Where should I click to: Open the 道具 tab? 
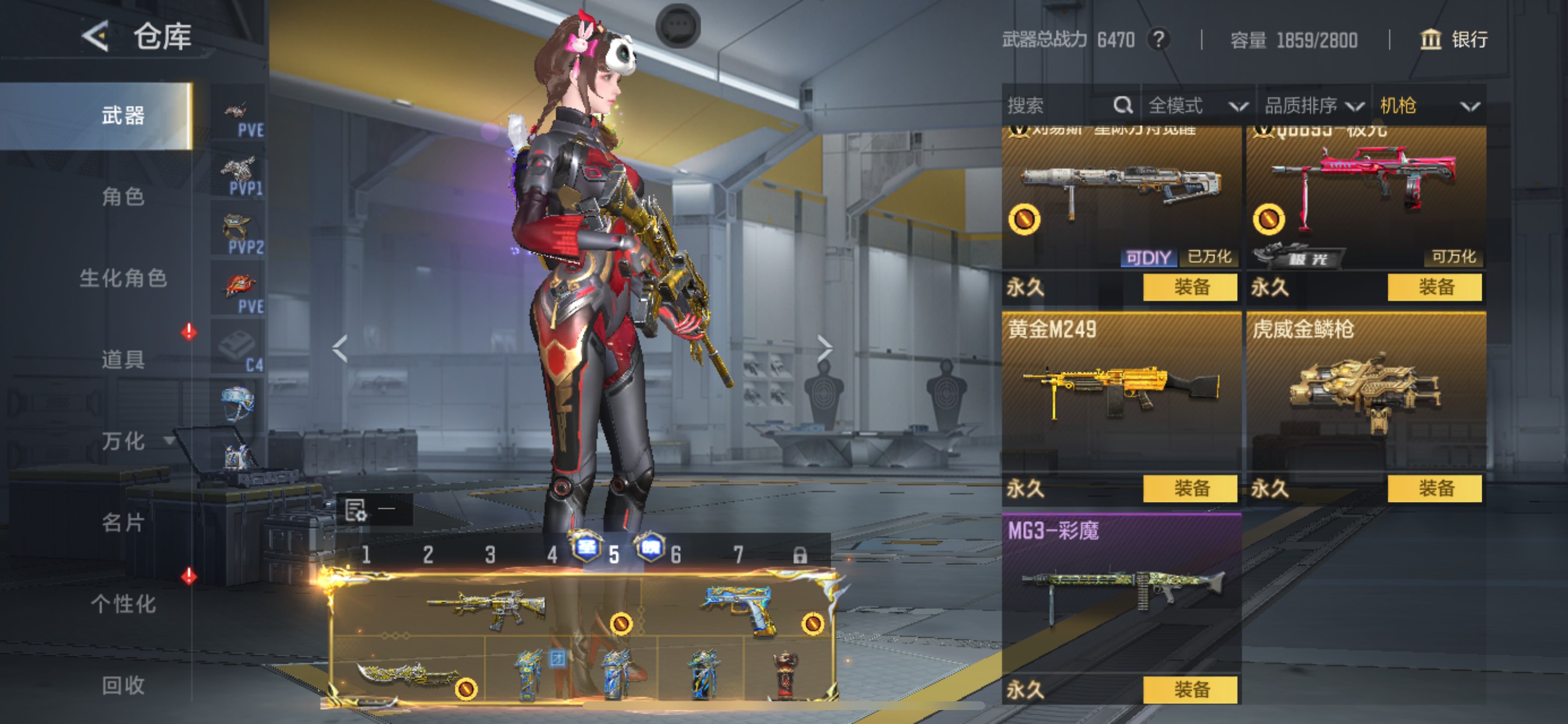coord(123,360)
